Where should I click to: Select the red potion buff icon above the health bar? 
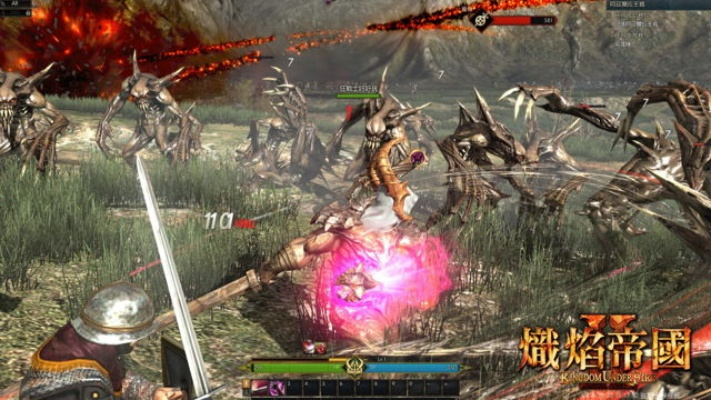click(x=310, y=348)
